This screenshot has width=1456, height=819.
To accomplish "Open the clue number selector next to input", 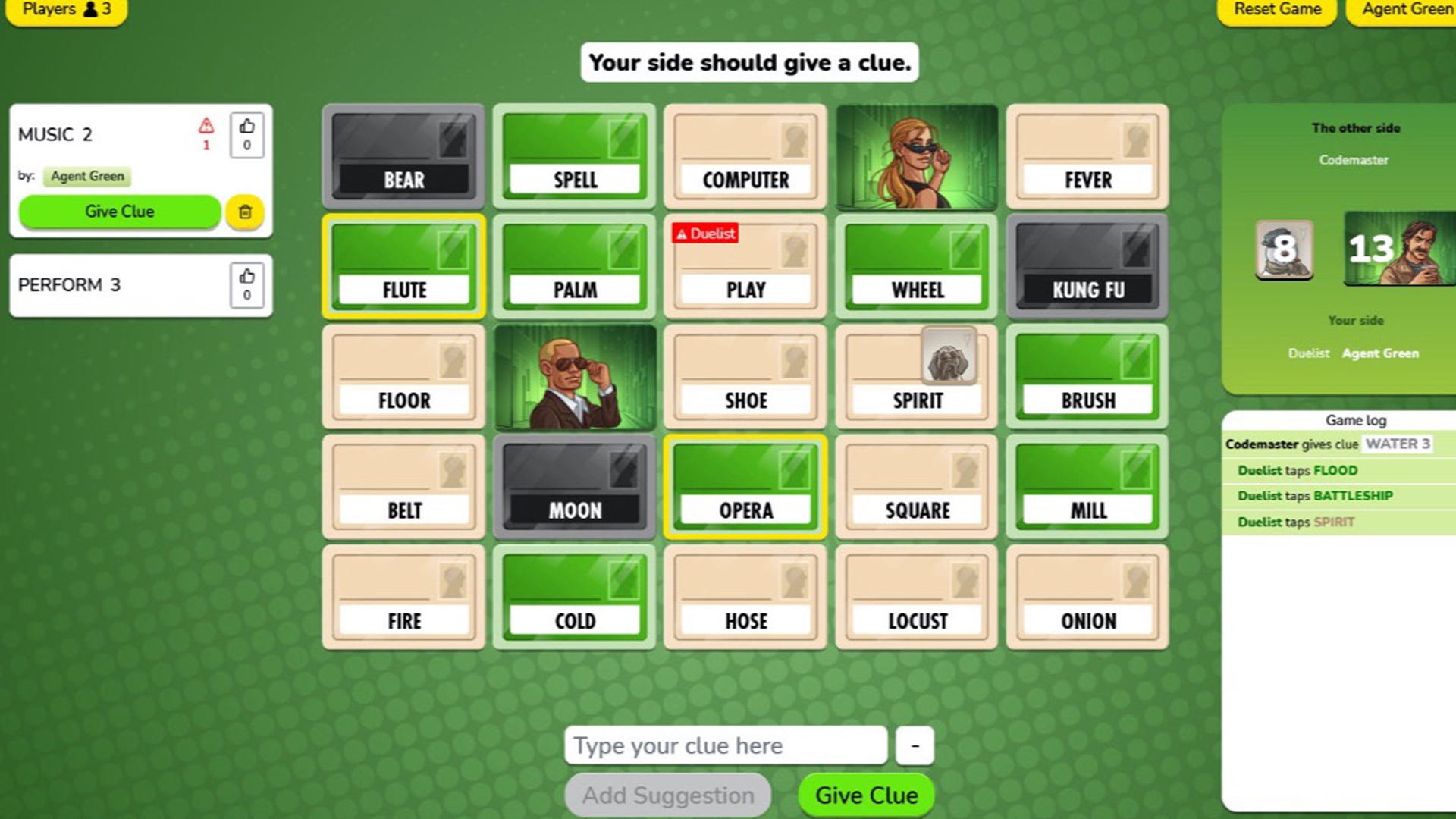I will pyautogui.click(x=914, y=745).
